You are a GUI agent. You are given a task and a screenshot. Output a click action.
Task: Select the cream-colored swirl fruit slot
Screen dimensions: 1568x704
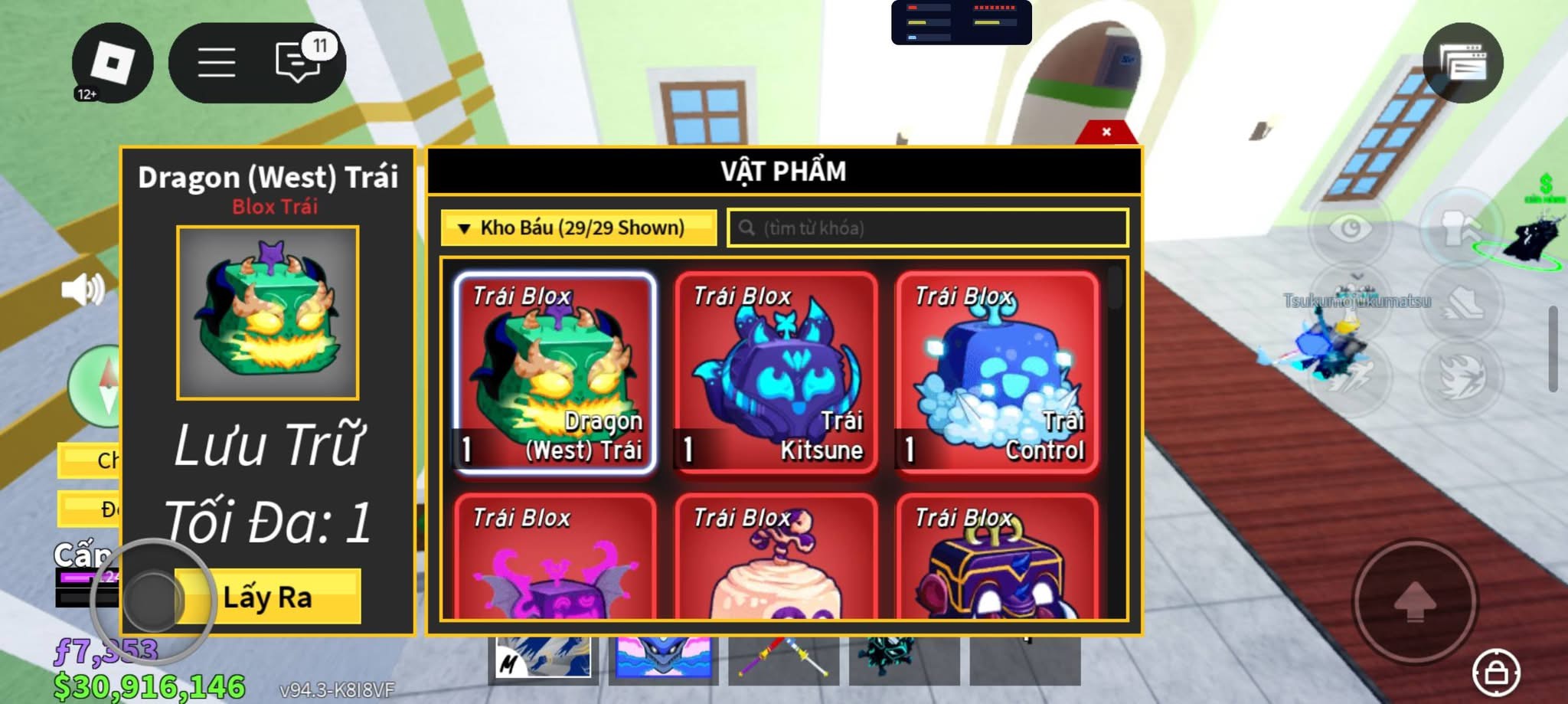776,559
